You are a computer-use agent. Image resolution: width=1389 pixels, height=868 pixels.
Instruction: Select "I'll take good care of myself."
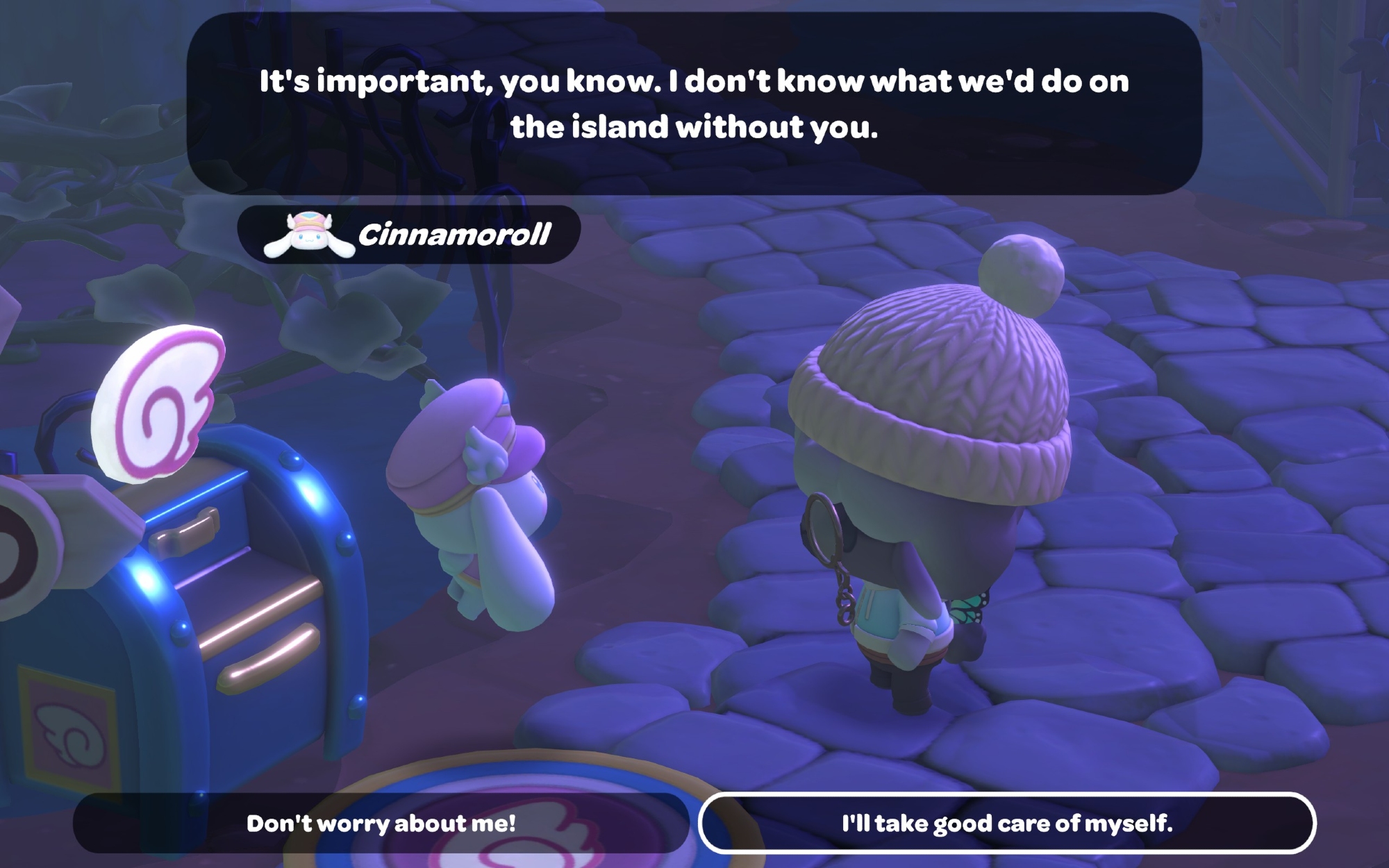click(x=1006, y=824)
